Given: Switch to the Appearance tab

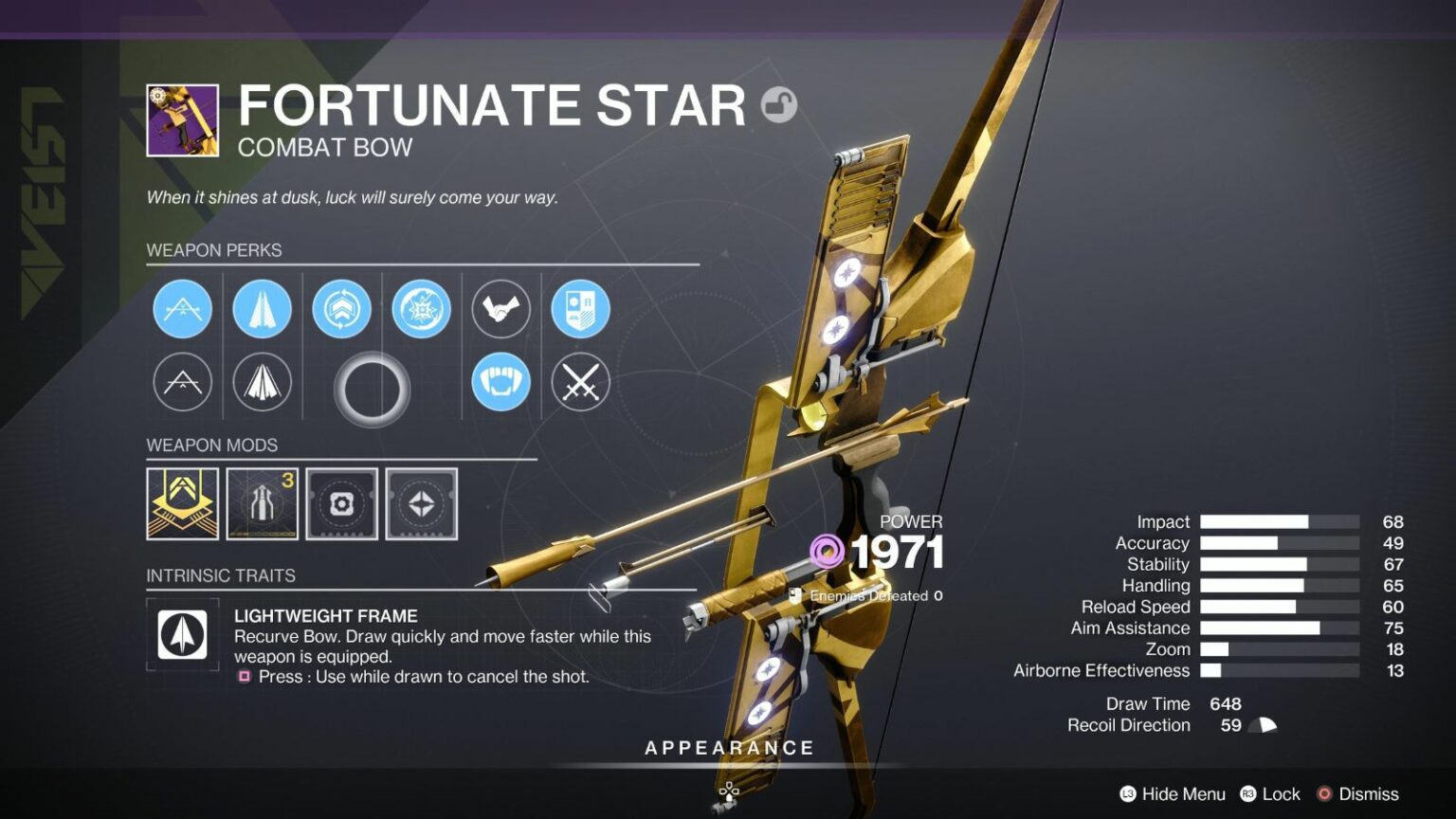Looking at the screenshot, I should pyautogui.click(x=728, y=747).
